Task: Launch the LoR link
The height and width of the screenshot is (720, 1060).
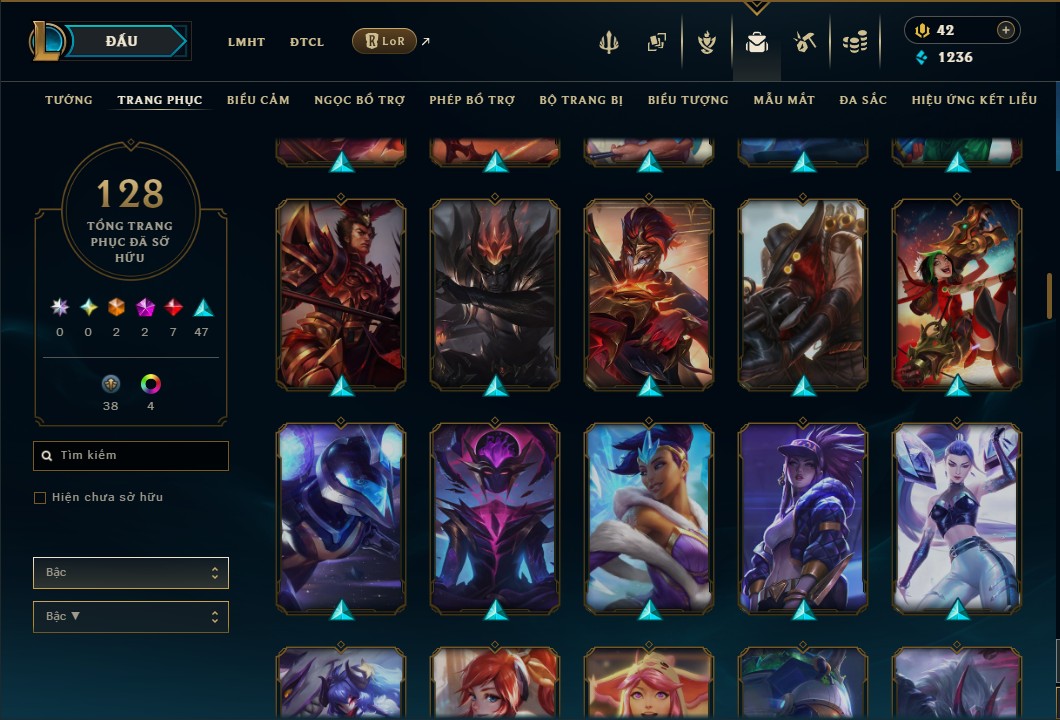Action: pos(385,42)
